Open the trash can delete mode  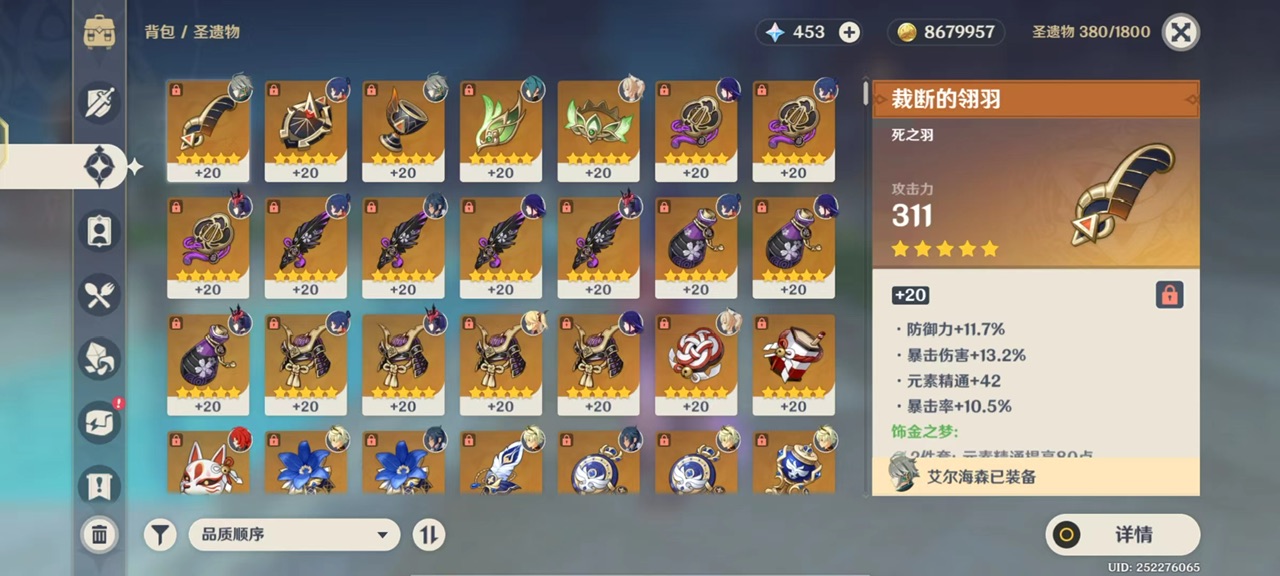(99, 535)
